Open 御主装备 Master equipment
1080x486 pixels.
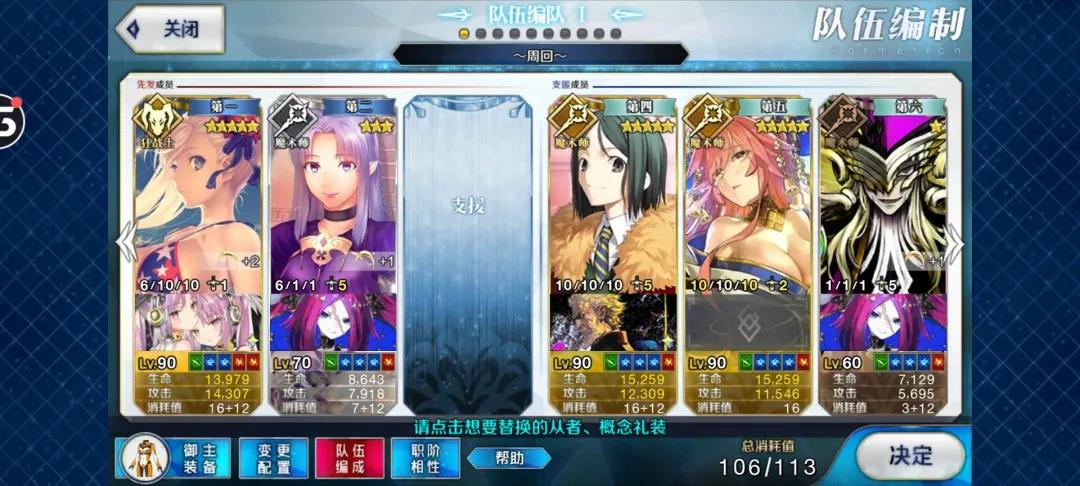pos(176,458)
